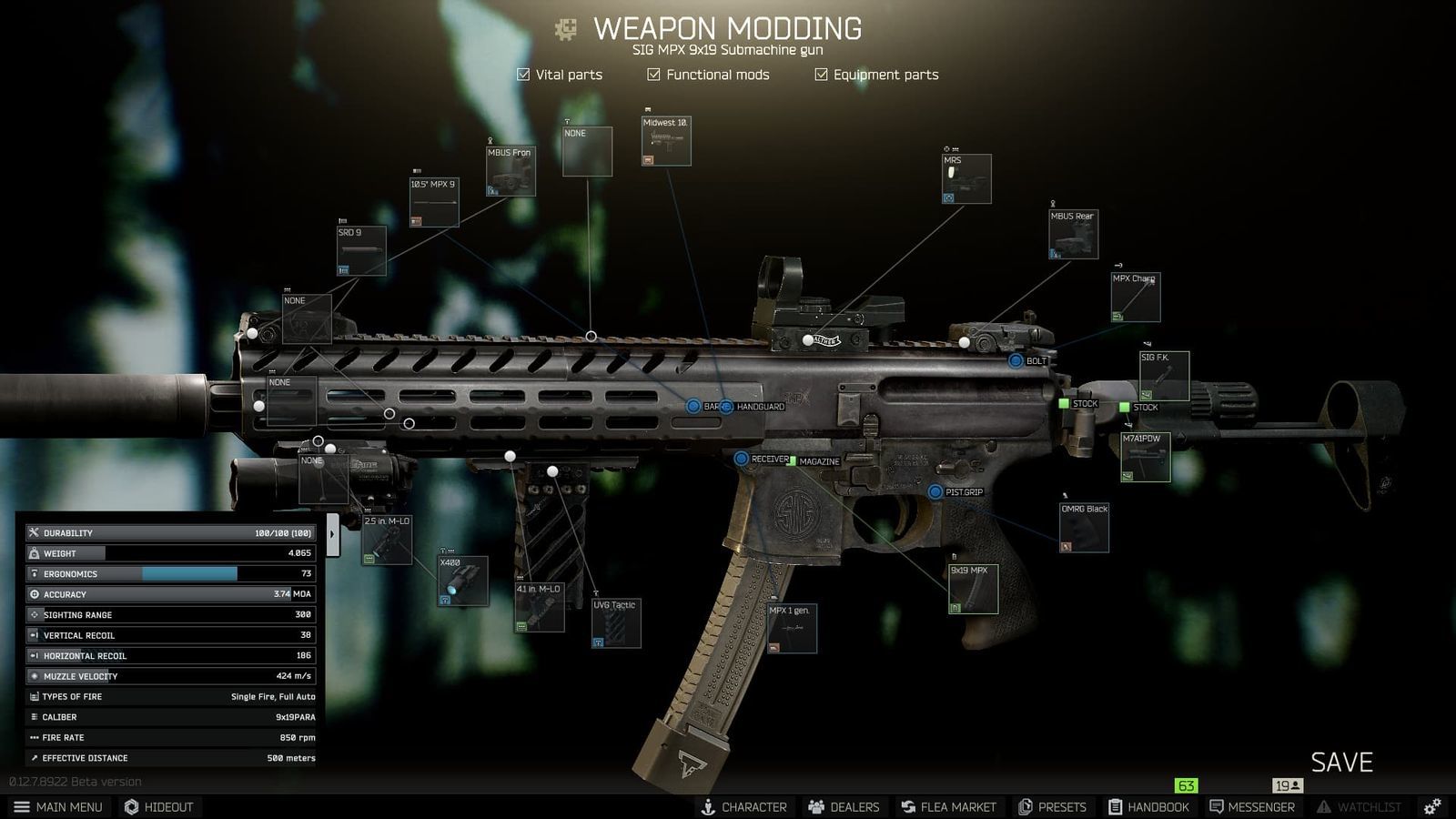
Task: Toggle the Vital parts checkbox
Action: [x=523, y=75]
